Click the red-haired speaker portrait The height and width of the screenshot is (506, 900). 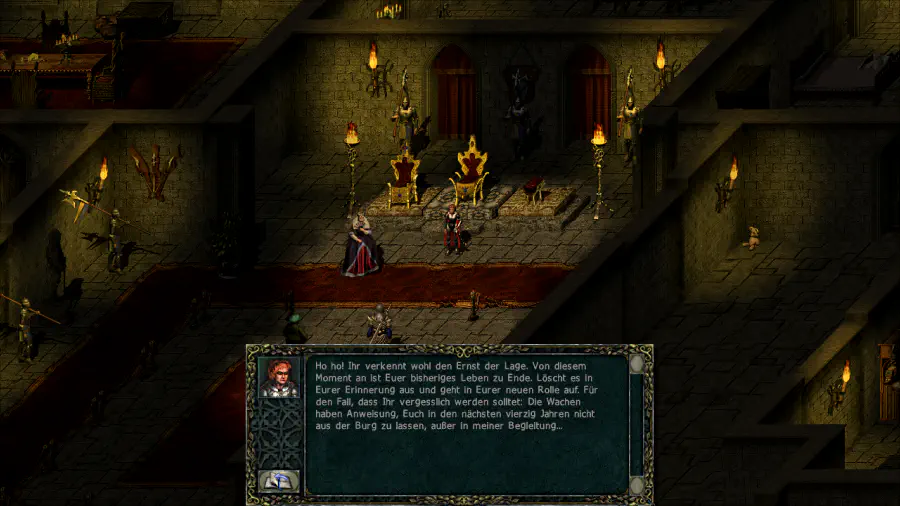coord(278,377)
